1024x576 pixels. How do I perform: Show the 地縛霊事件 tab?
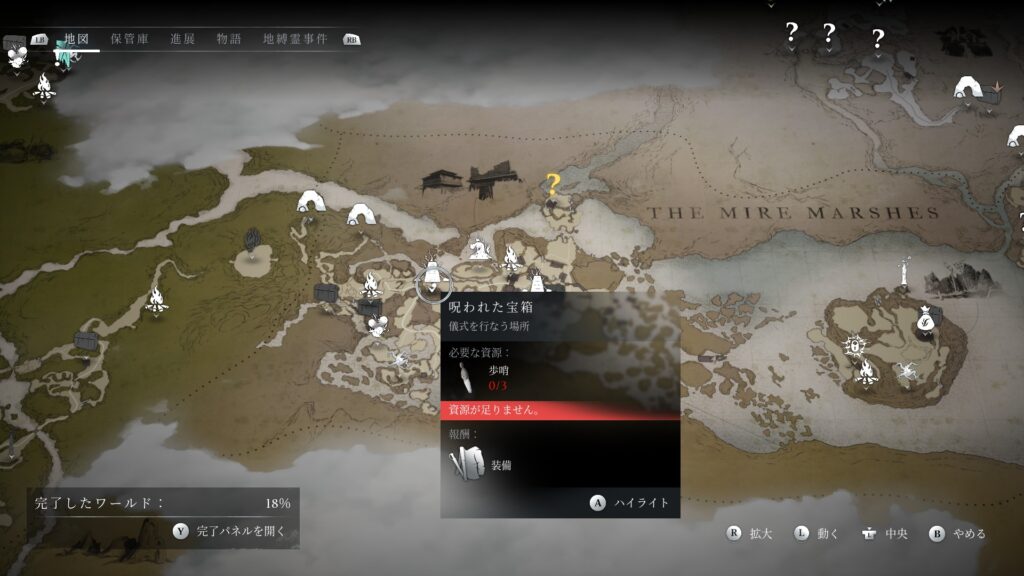(x=295, y=39)
